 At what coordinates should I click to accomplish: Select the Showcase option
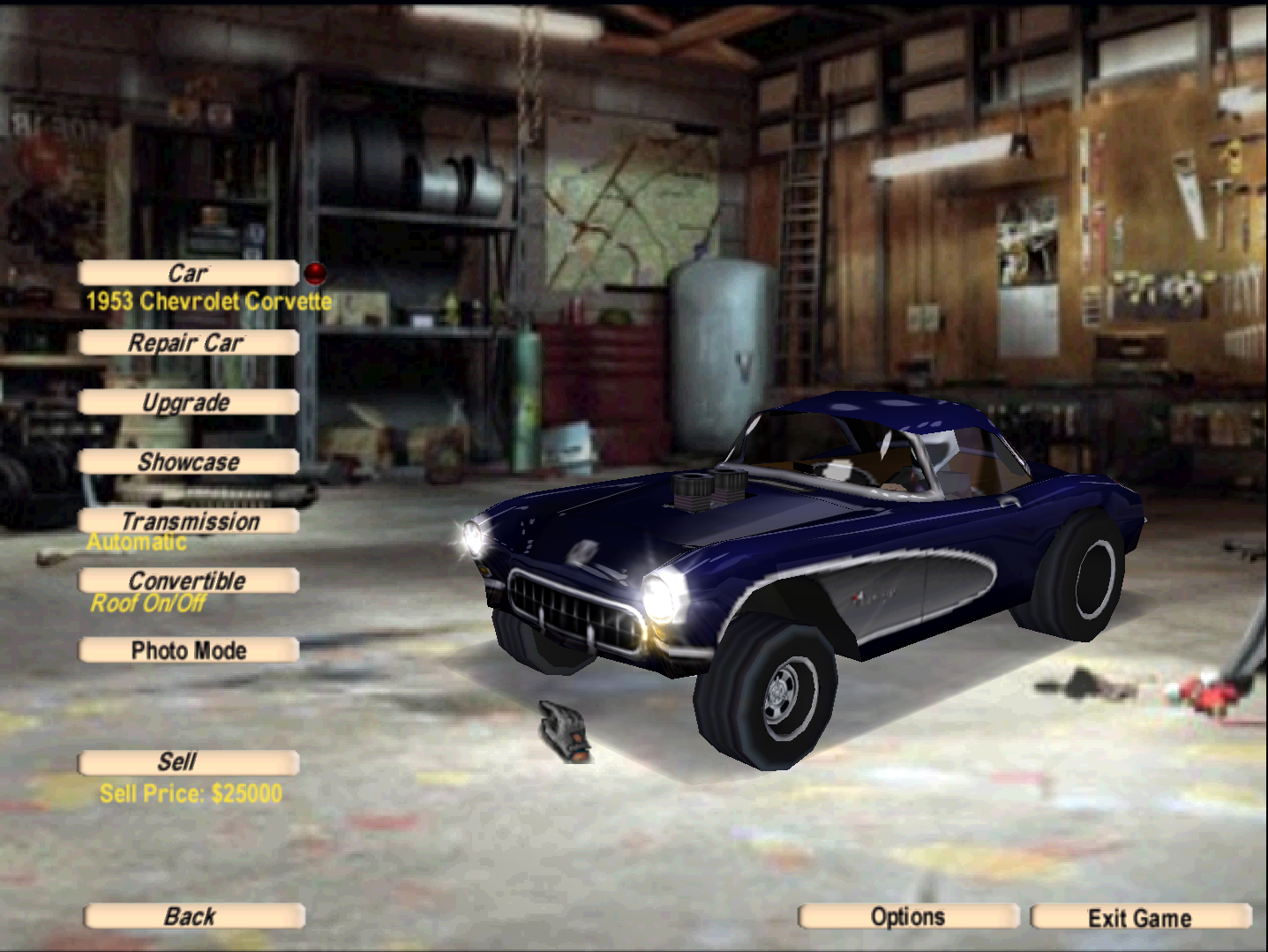(x=188, y=462)
